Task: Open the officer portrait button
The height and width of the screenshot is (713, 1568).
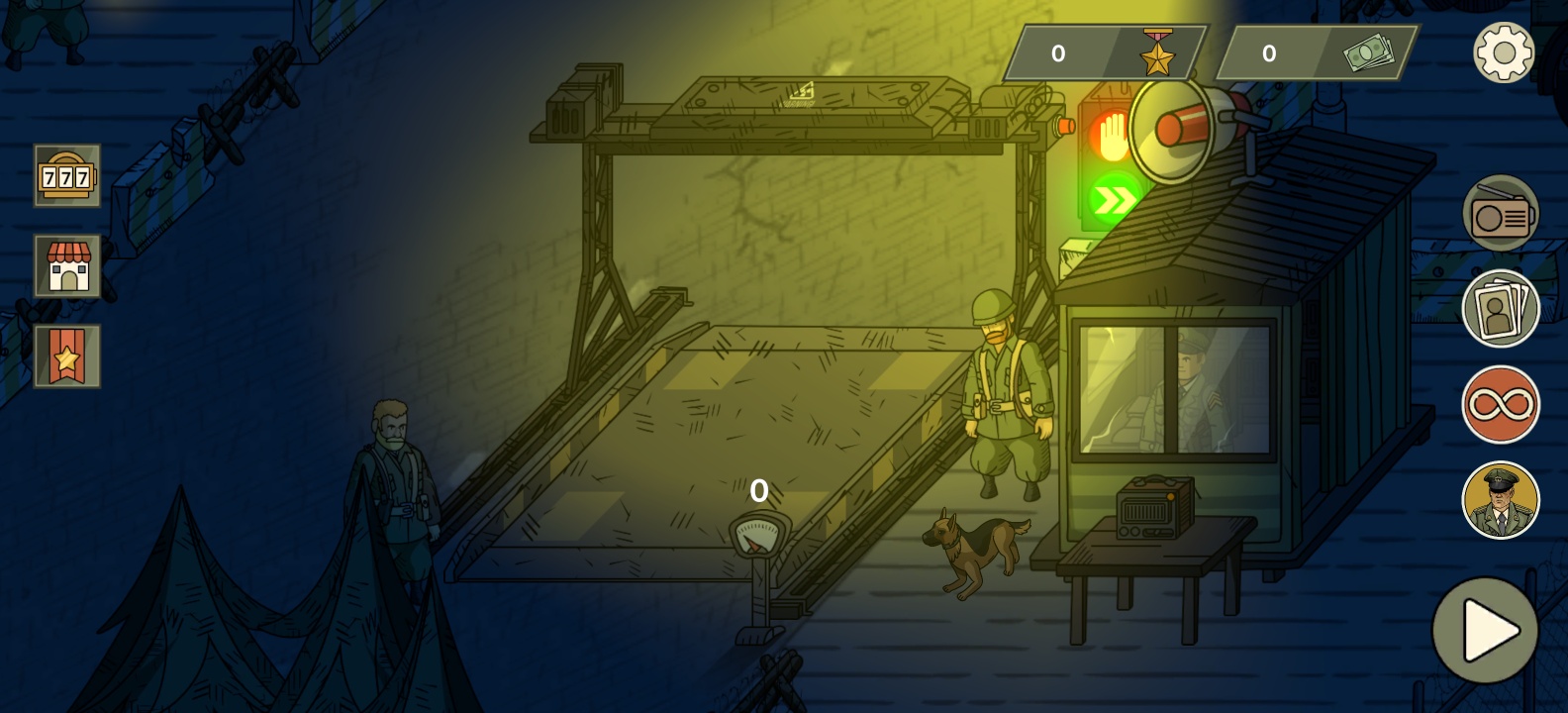Action: point(1501,500)
